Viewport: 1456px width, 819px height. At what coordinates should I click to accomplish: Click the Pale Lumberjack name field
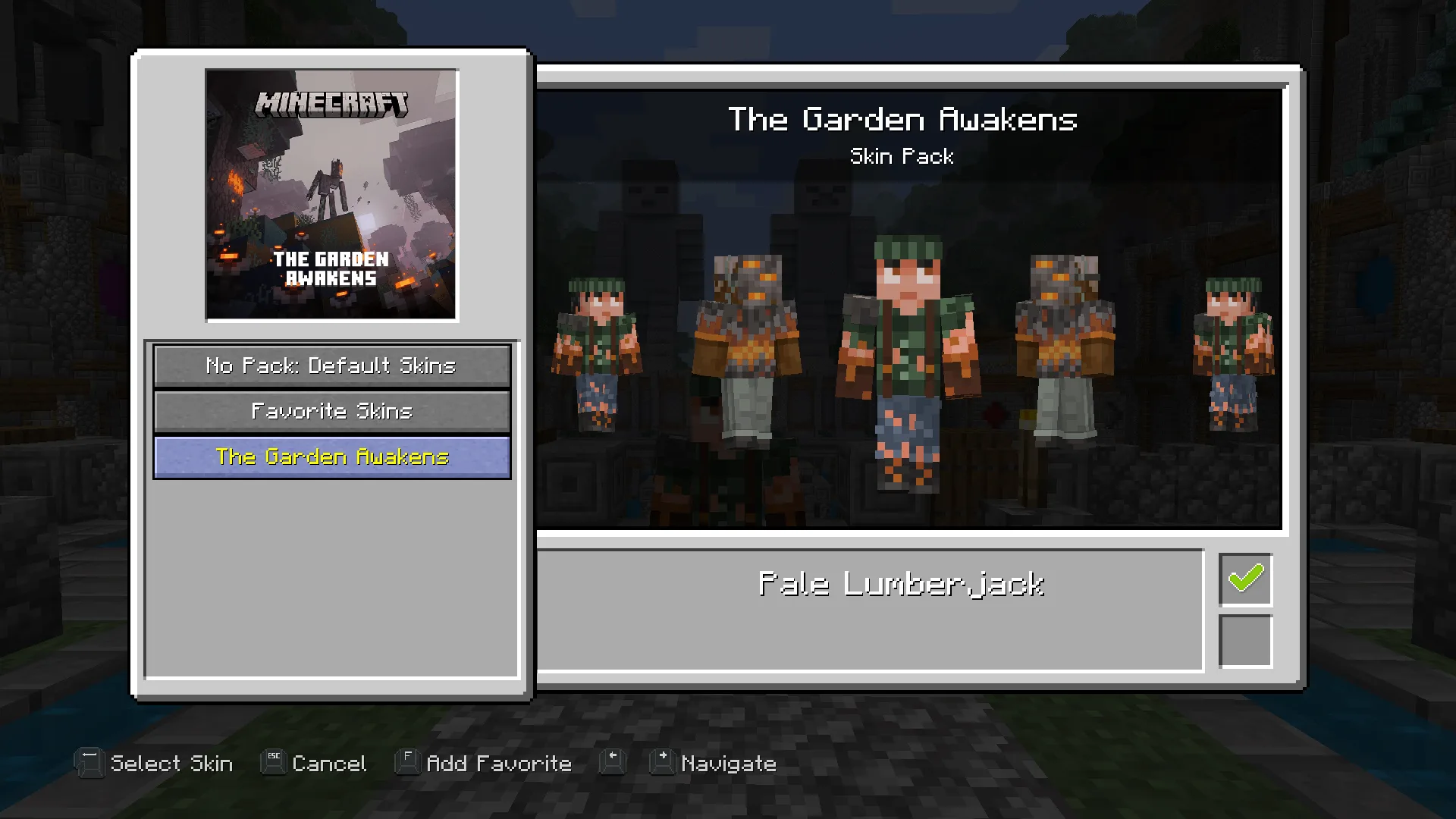(902, 584)
